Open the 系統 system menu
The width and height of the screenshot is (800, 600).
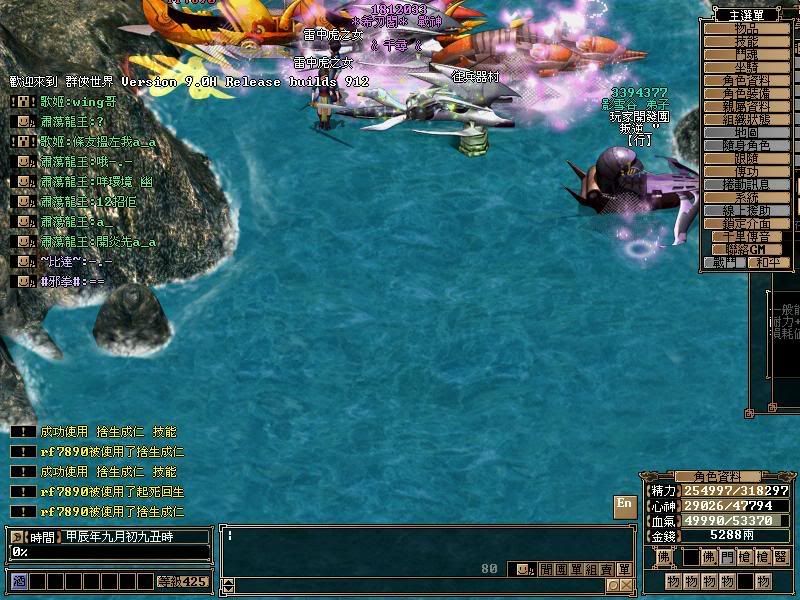pyautogui.click(x=746, y=198)
